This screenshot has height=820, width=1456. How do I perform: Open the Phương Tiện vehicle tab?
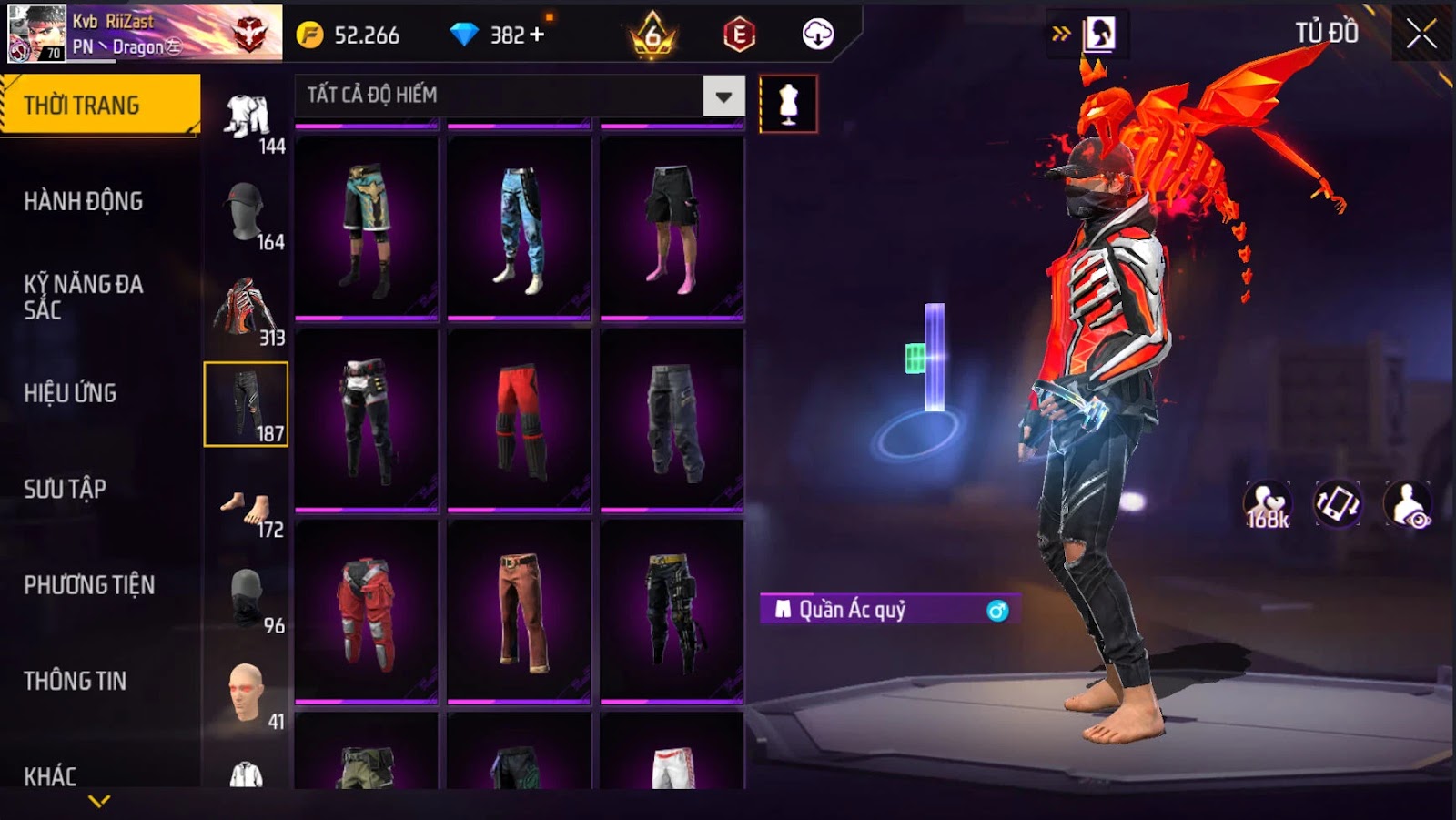[x=88, y=585]
